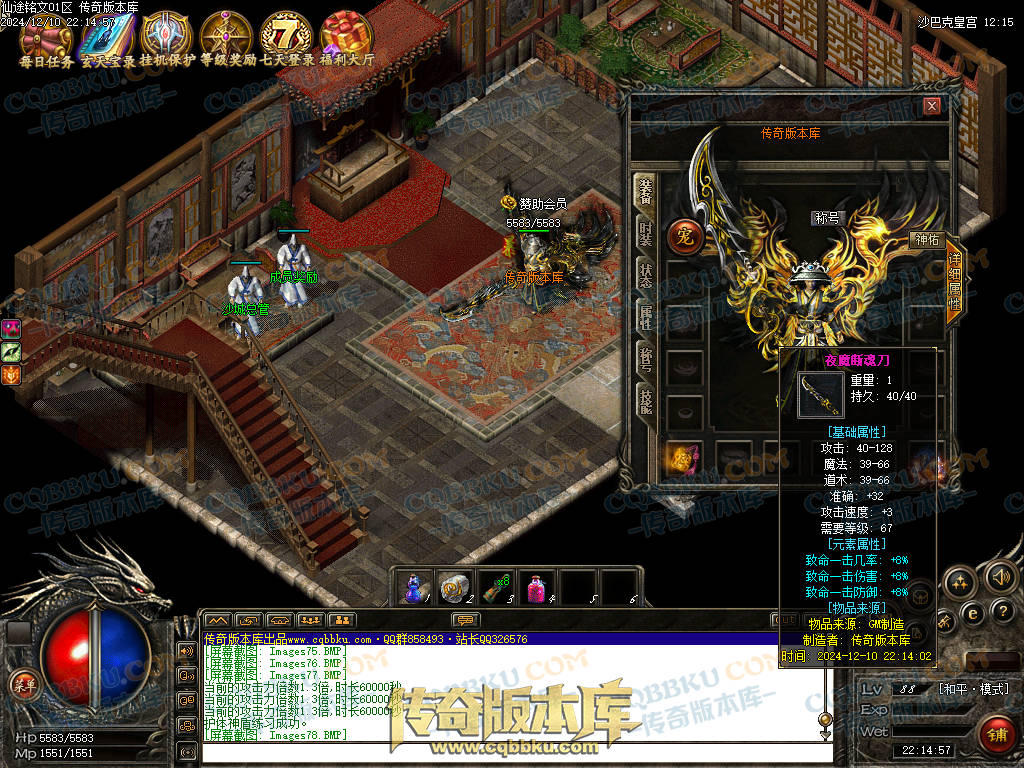This screenshot has height=768, width=1024.
Task: Toggle the speaker sound button
Action: [x=999, y=577]
